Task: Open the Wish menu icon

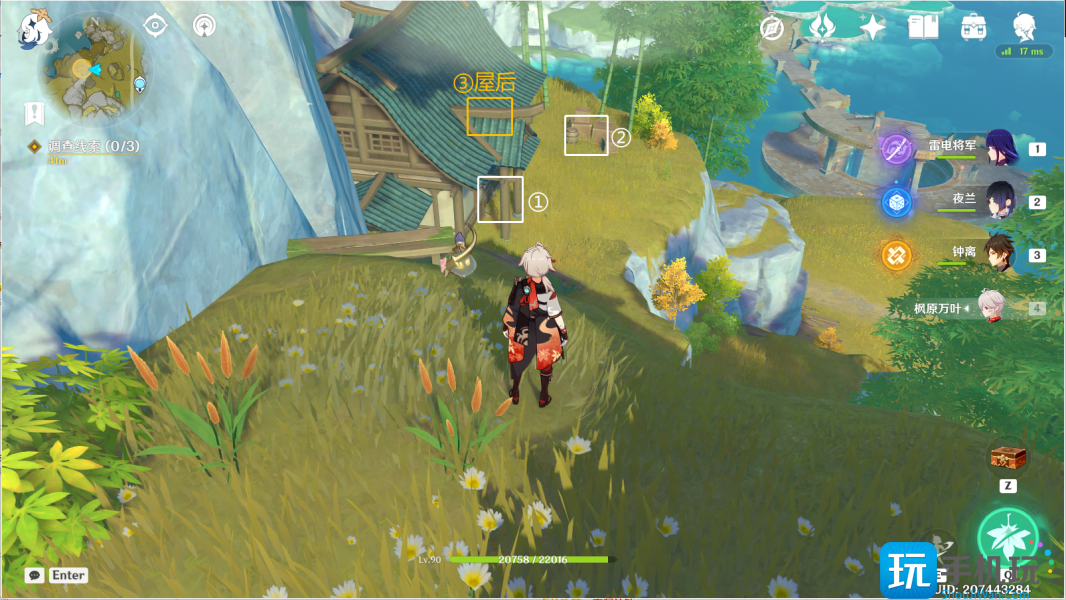Action: (823, 27)
